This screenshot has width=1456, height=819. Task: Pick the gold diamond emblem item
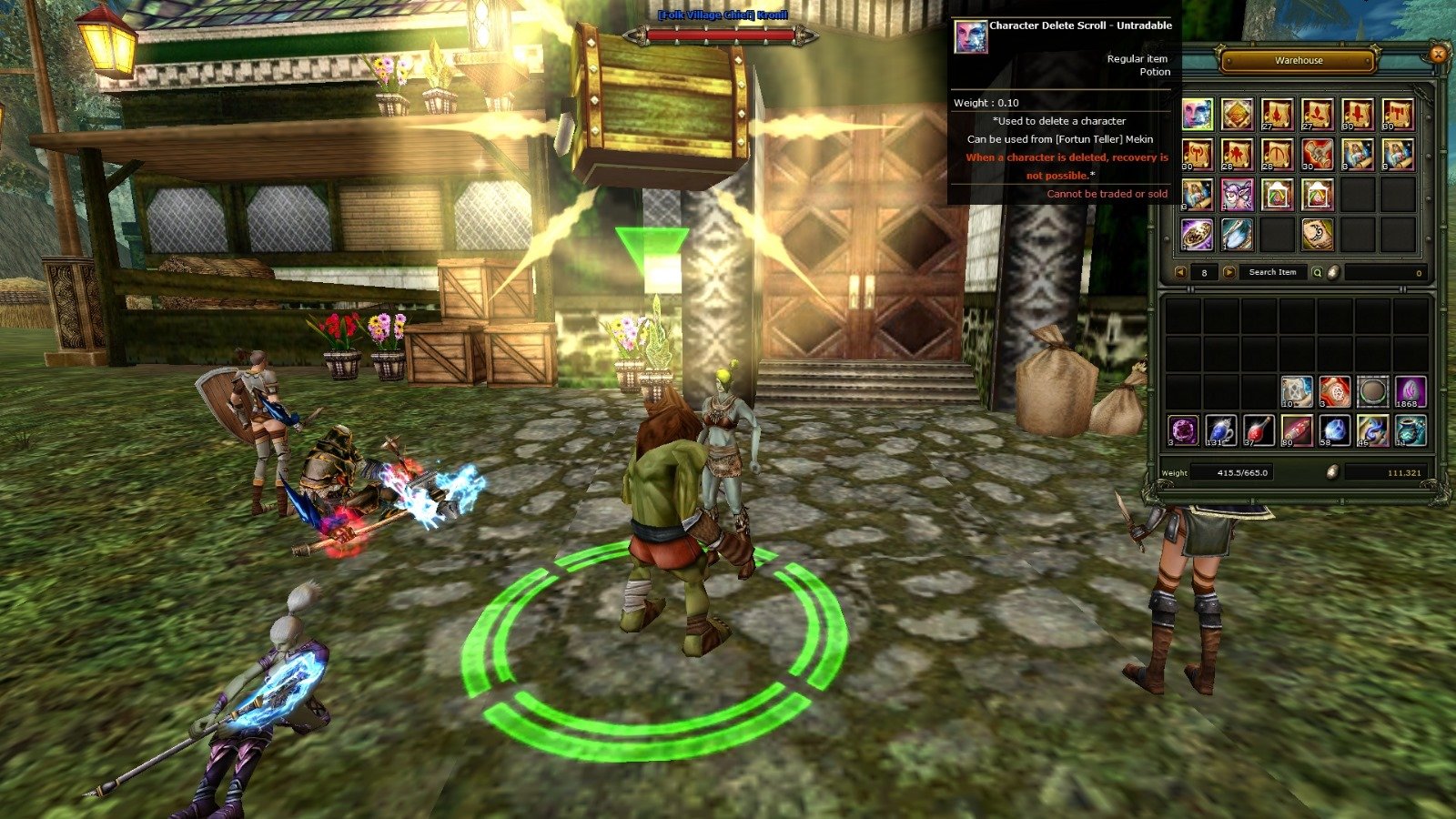pyautogui.click(x=1238, y=115)
